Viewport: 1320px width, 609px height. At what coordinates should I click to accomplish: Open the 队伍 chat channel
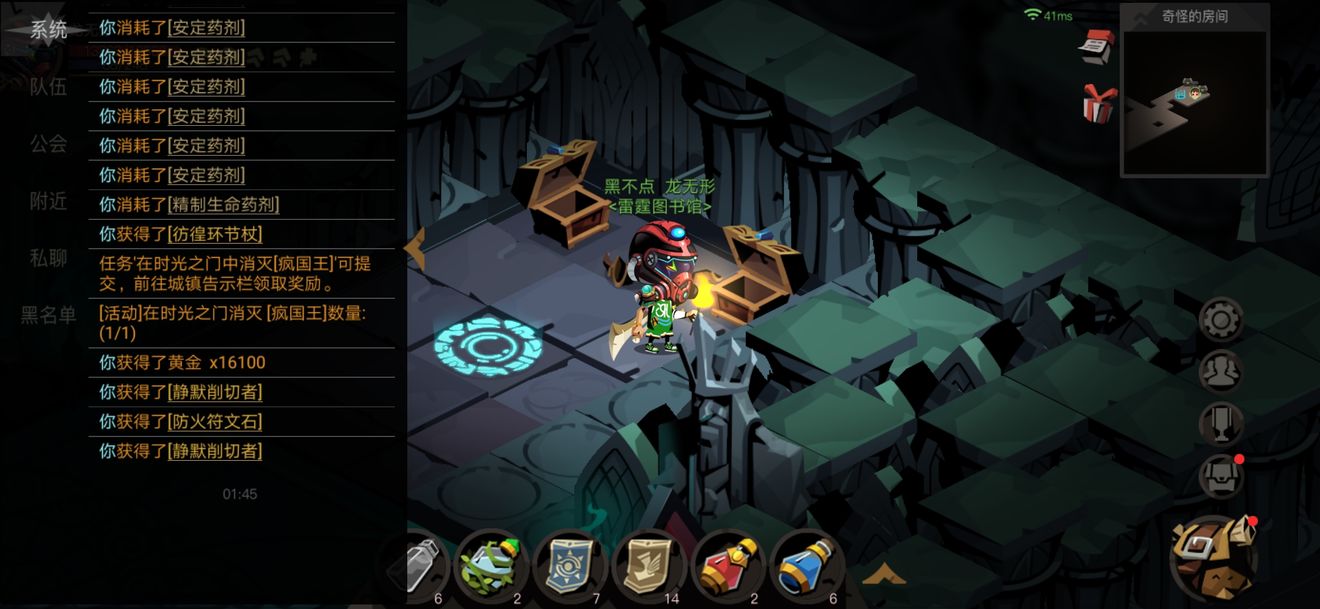(48, 87)
